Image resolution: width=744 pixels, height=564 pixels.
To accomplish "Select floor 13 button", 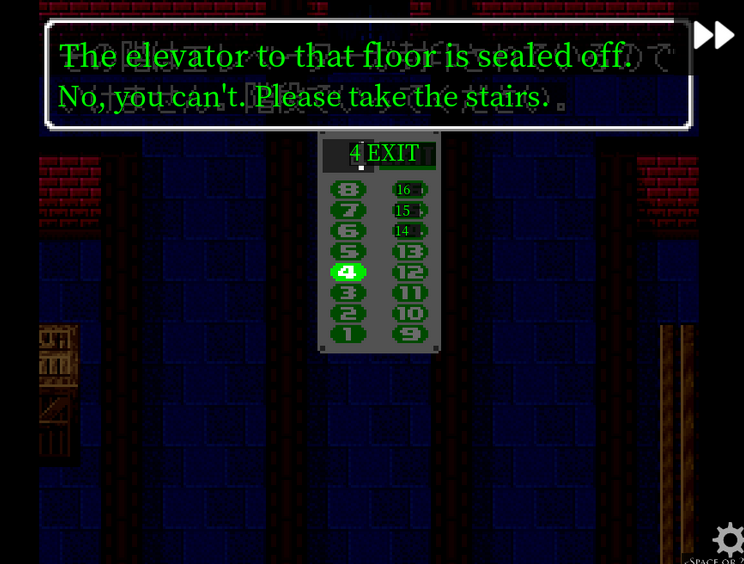I will click(409, 252).
